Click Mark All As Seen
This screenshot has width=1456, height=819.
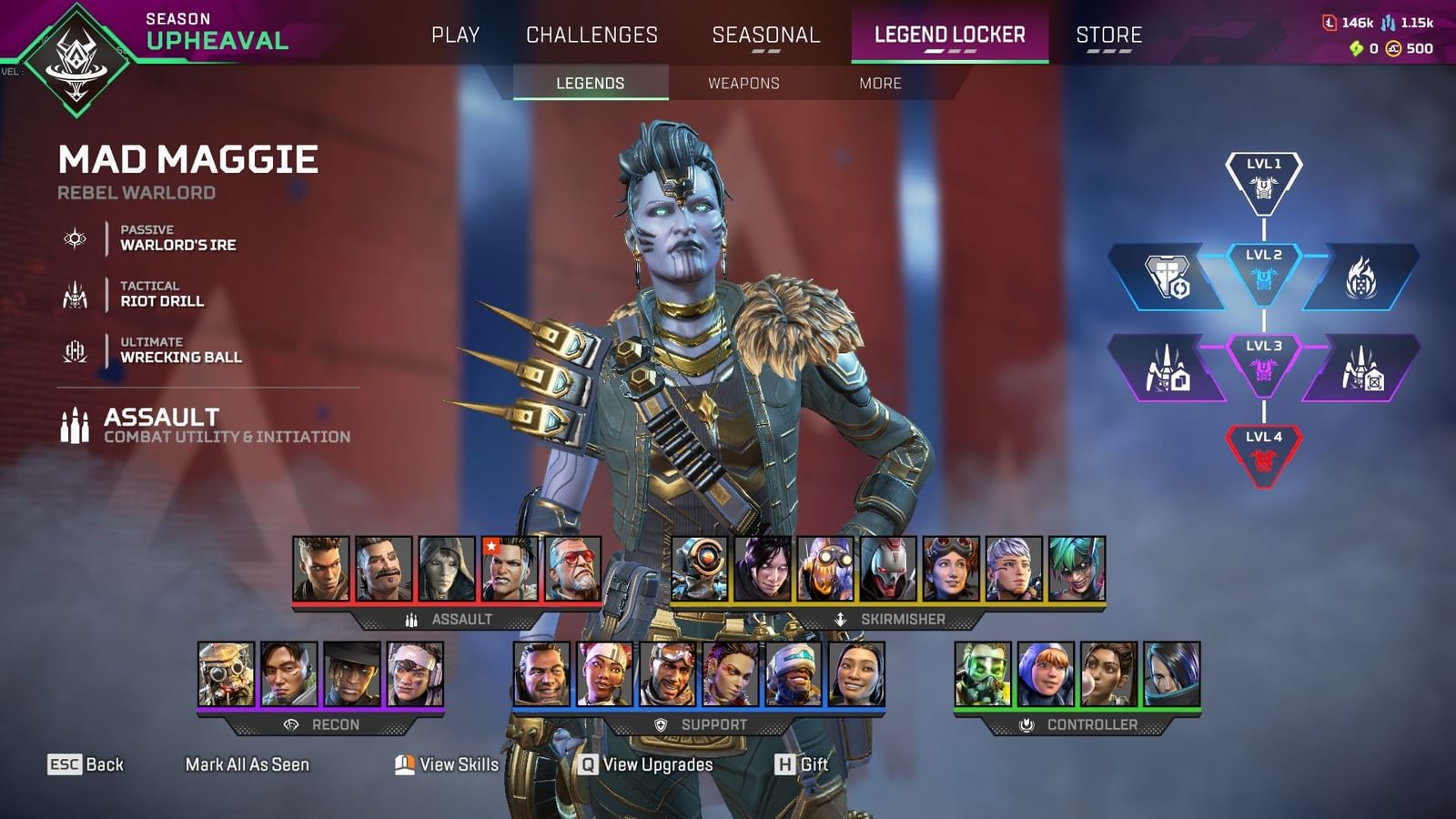(x=248, y=765)
